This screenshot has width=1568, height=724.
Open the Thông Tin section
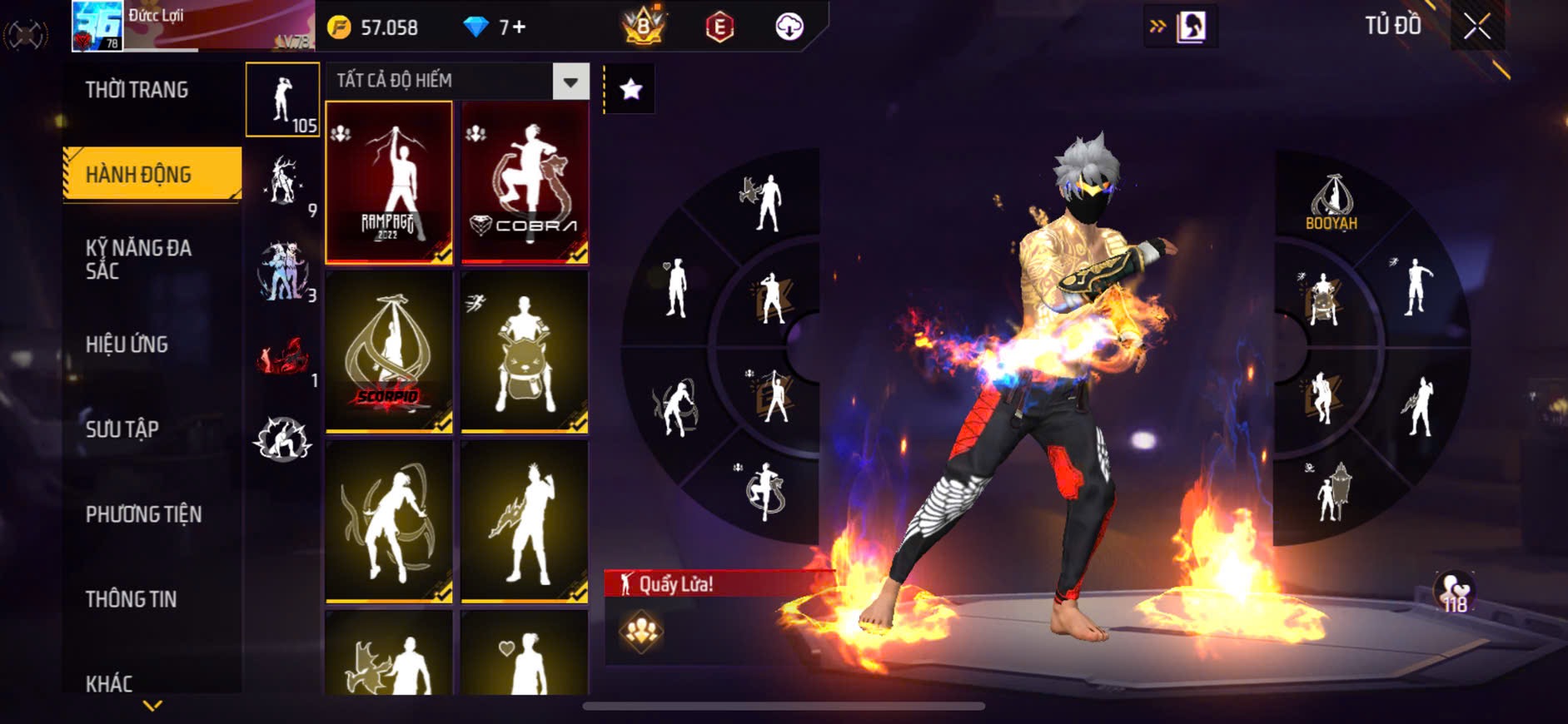(131, 599)
